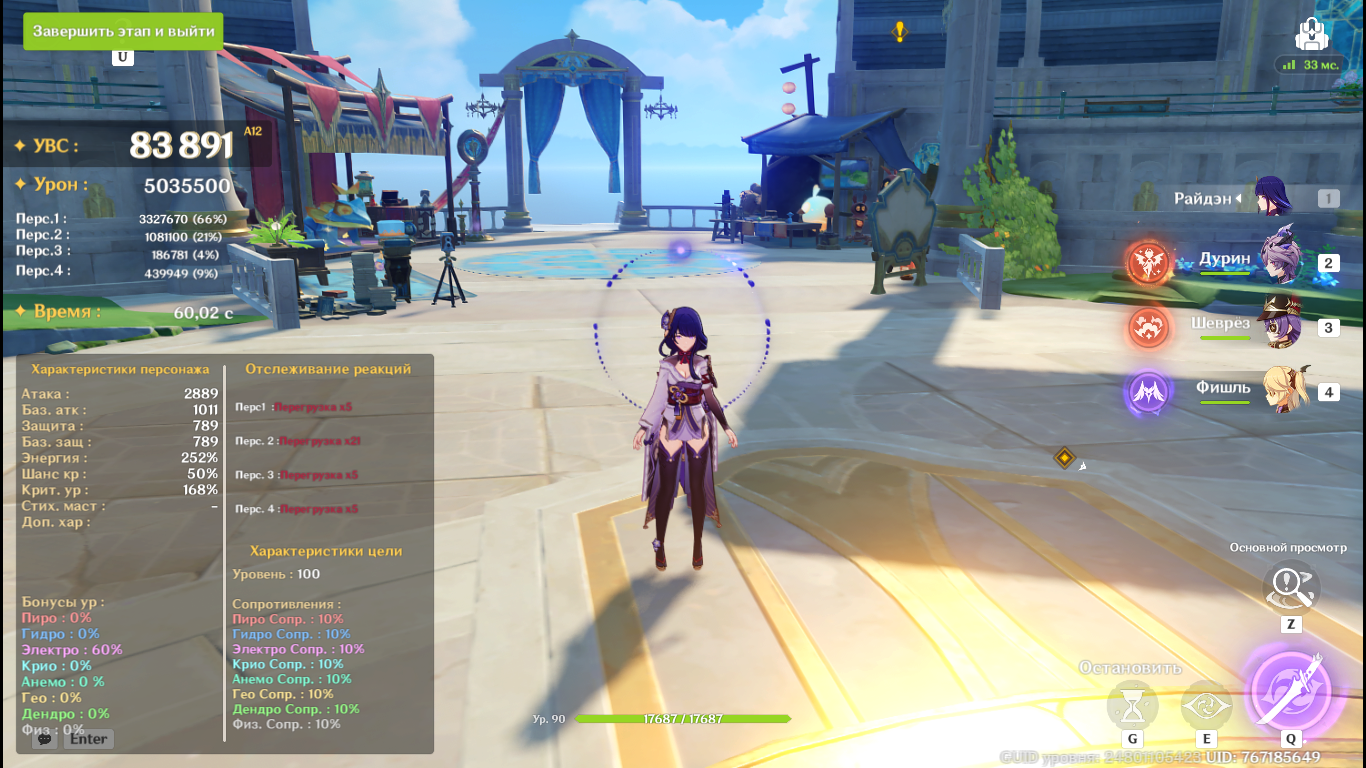Trigger Фишль's purple wing burst icon
The height and width of the screenshot is (768, 1366).
(1149, 392)
